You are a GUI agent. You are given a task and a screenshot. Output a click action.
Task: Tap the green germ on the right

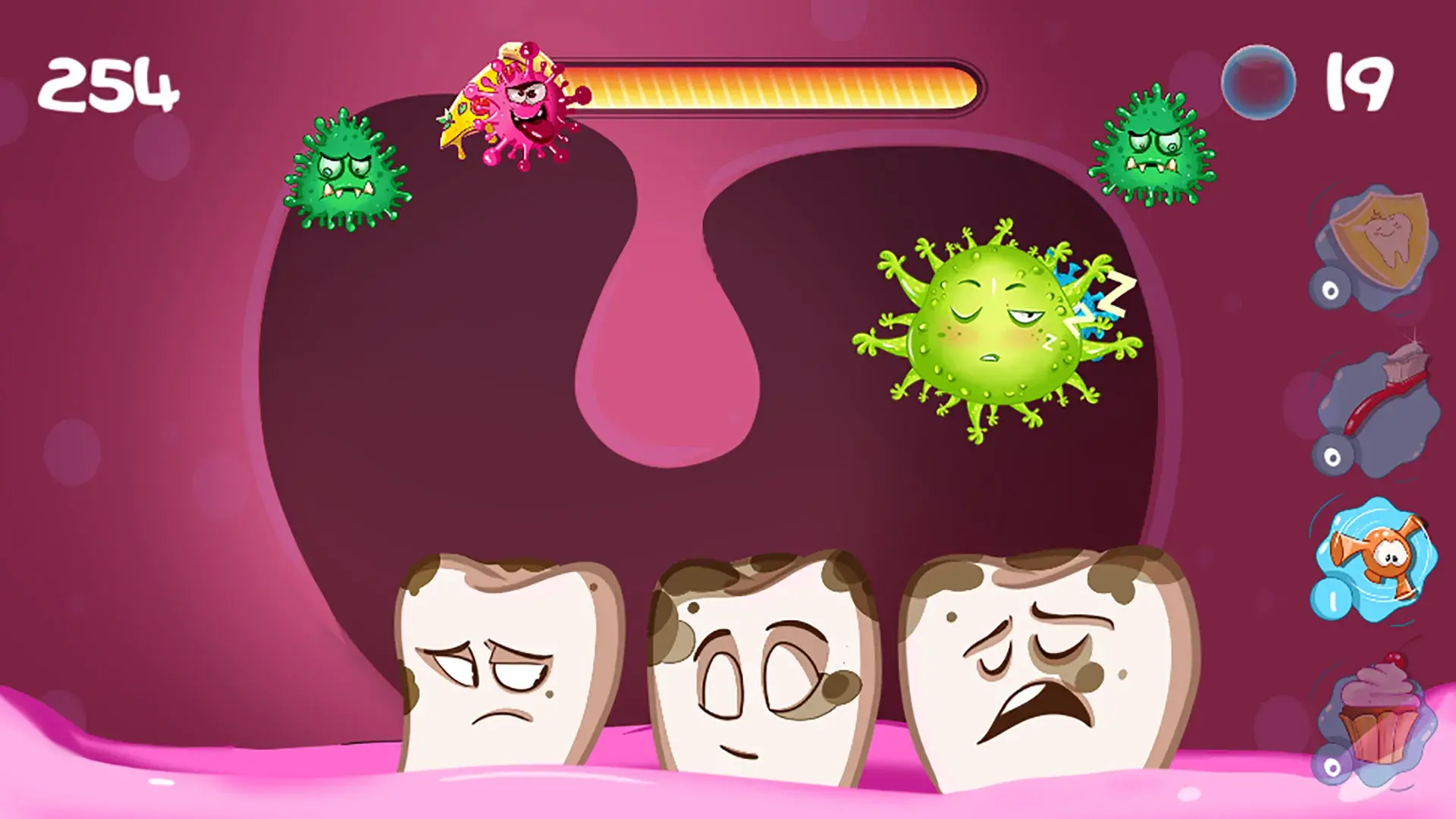coord(1153,144)
